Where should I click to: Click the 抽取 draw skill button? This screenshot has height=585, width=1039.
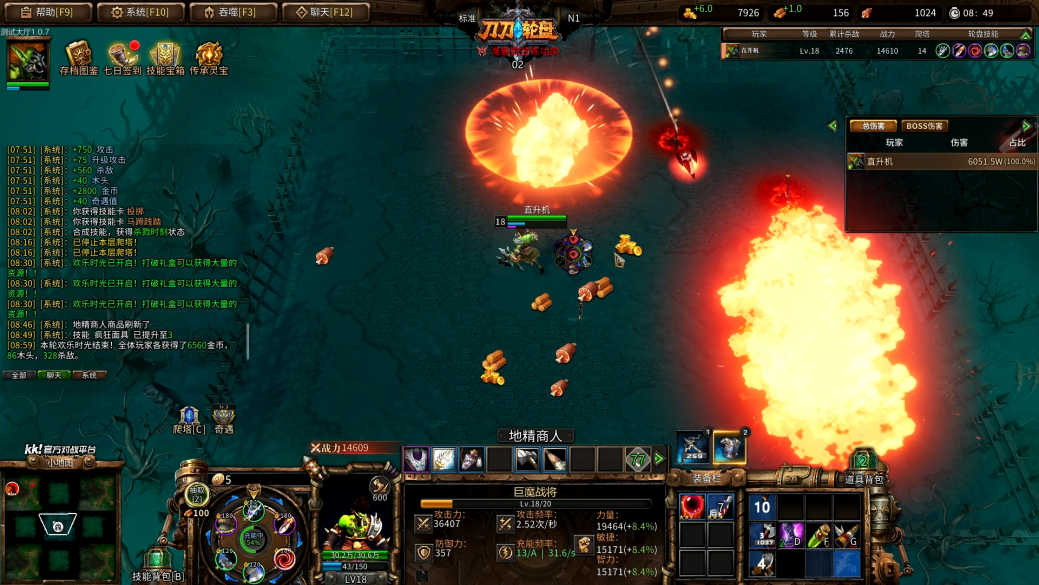197,494
